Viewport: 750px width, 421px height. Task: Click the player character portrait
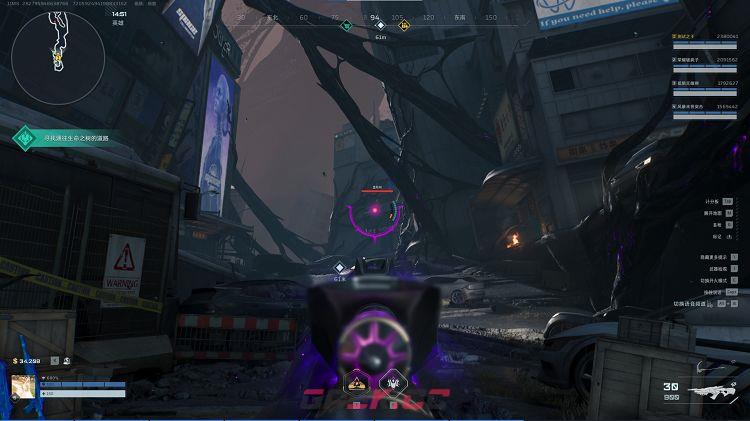coord(23,388)
